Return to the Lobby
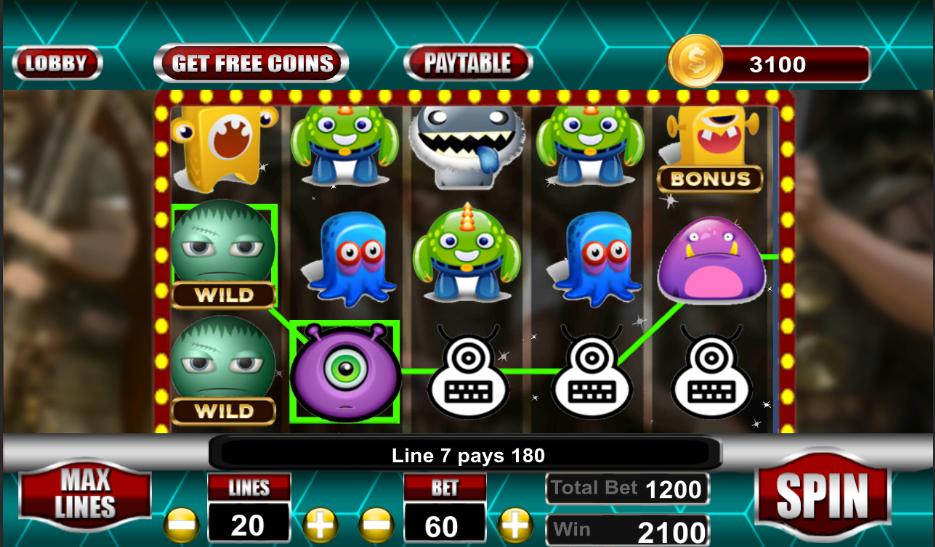 point(57,63)
